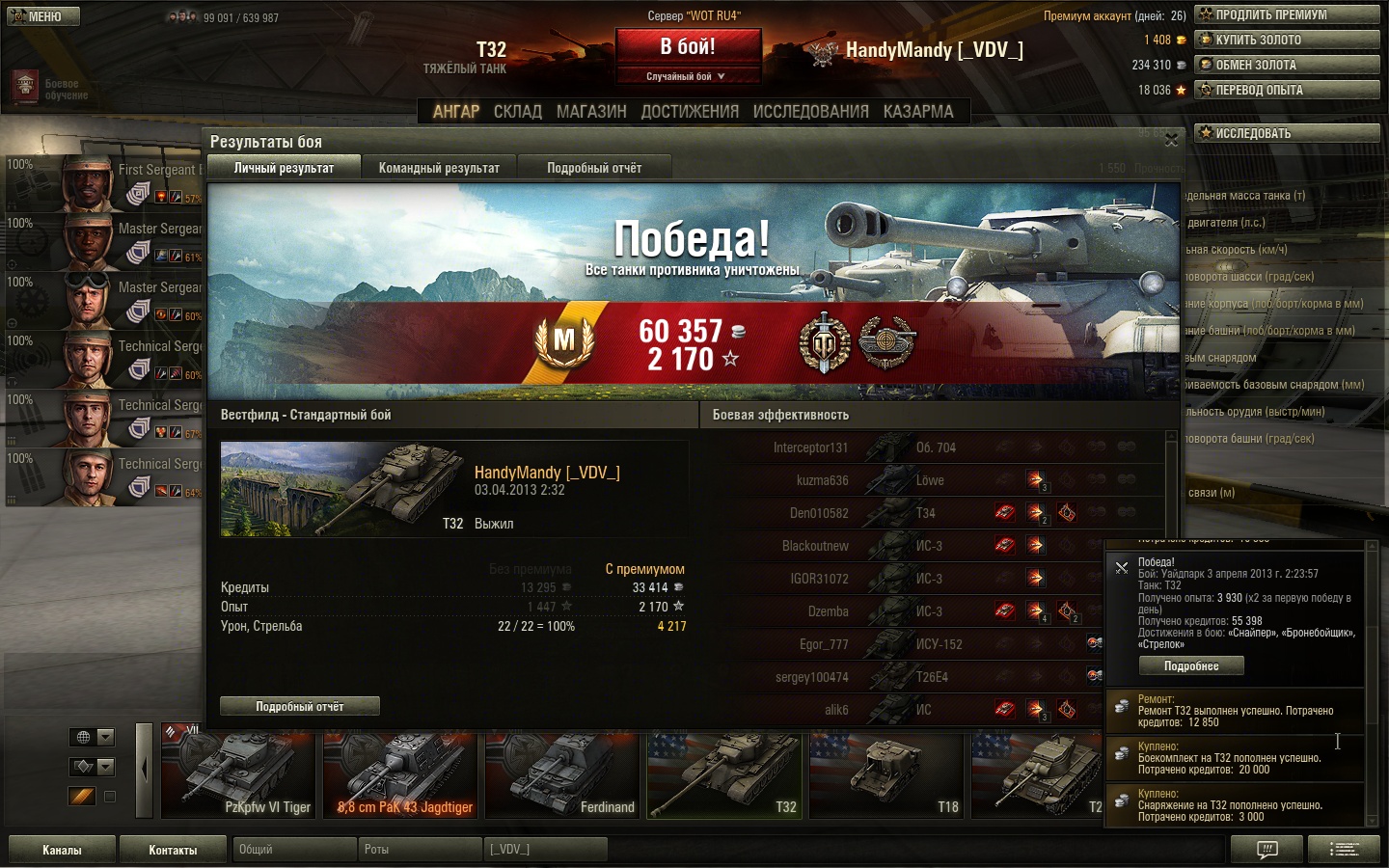1389x868 pixels.
Task: Open the МАГАЗИН section
Action: 591,112
